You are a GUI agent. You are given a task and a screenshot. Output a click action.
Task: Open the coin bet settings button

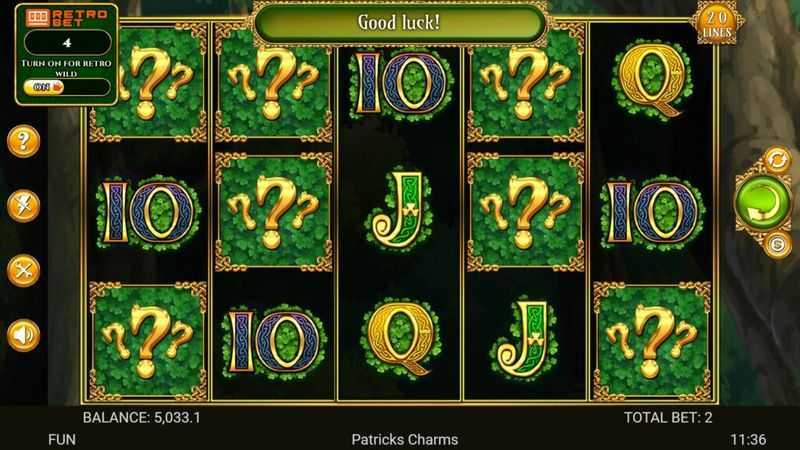(776, 243)
